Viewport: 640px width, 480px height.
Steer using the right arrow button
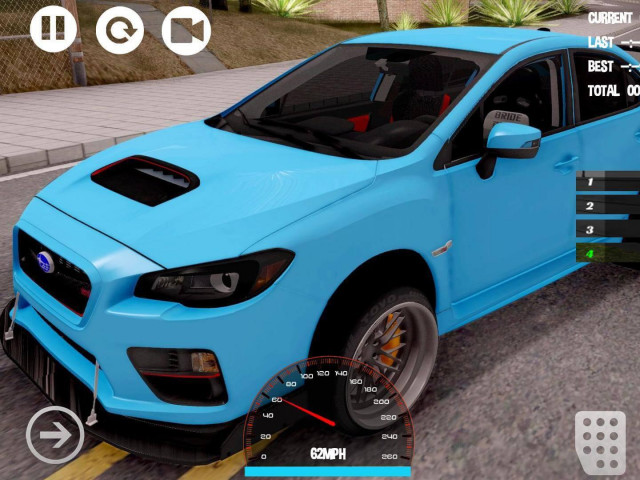[x=55, y=435]
